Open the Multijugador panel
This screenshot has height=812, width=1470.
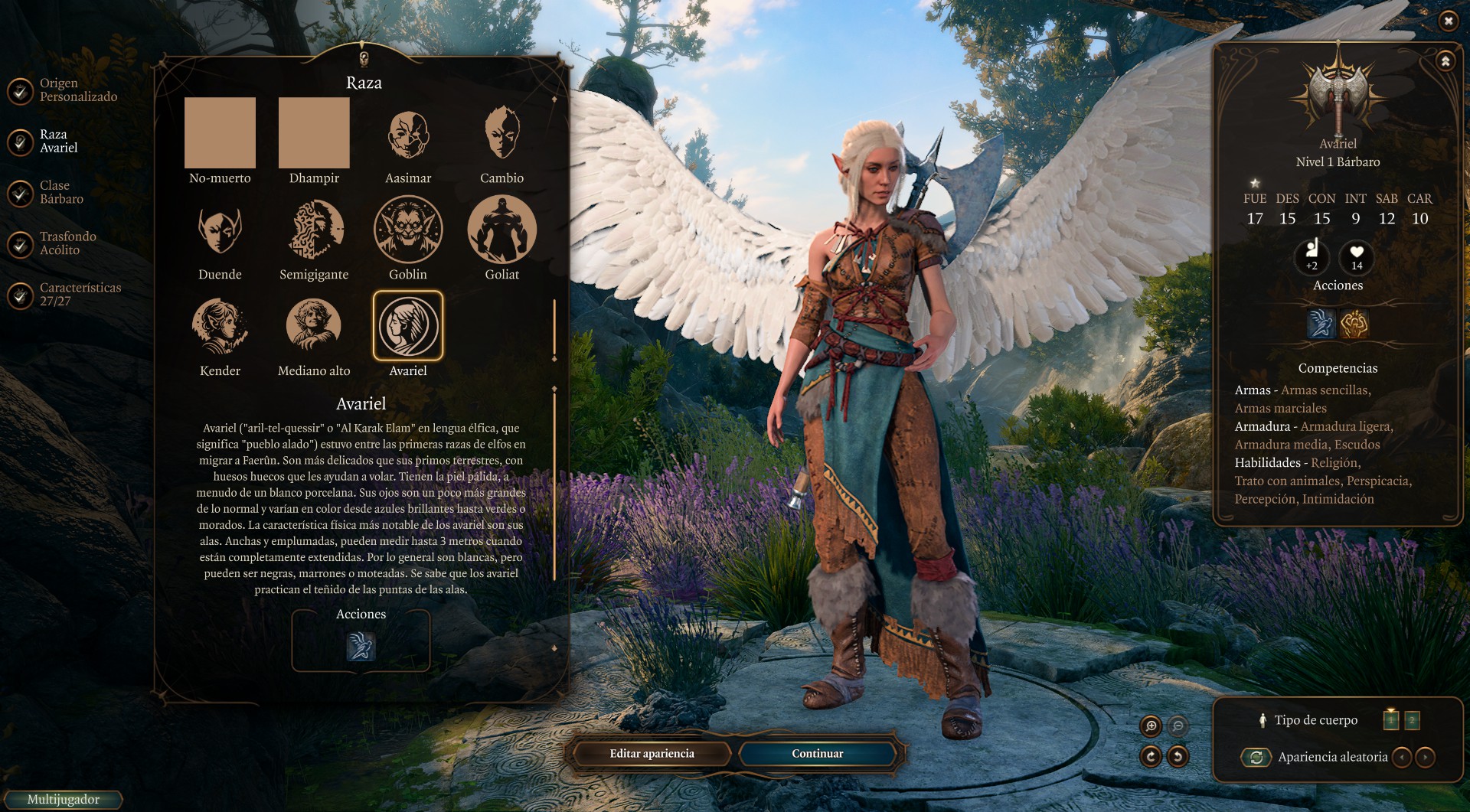63,800
